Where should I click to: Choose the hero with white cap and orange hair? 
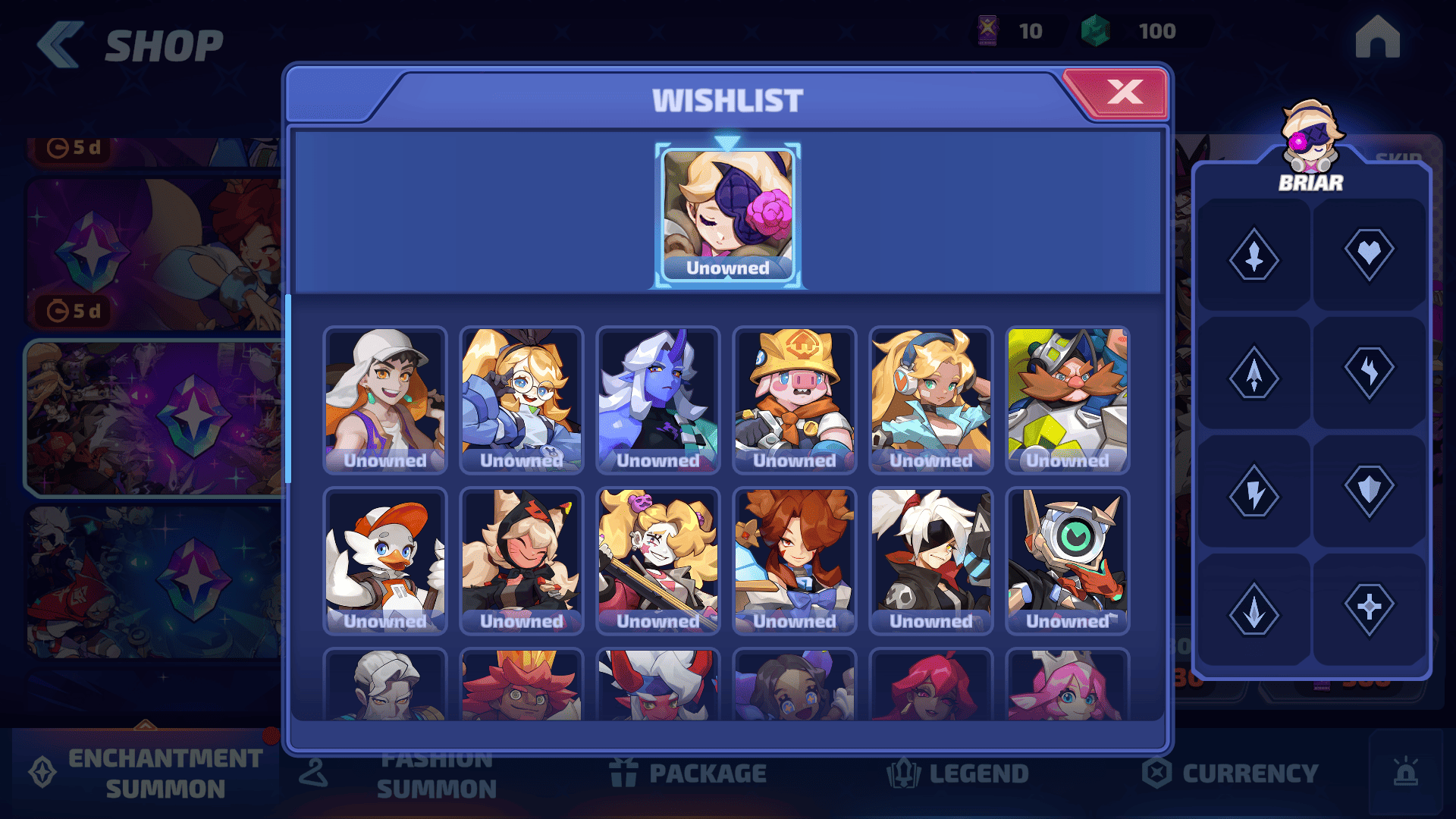pyautogui.click(x=385, y=400)
